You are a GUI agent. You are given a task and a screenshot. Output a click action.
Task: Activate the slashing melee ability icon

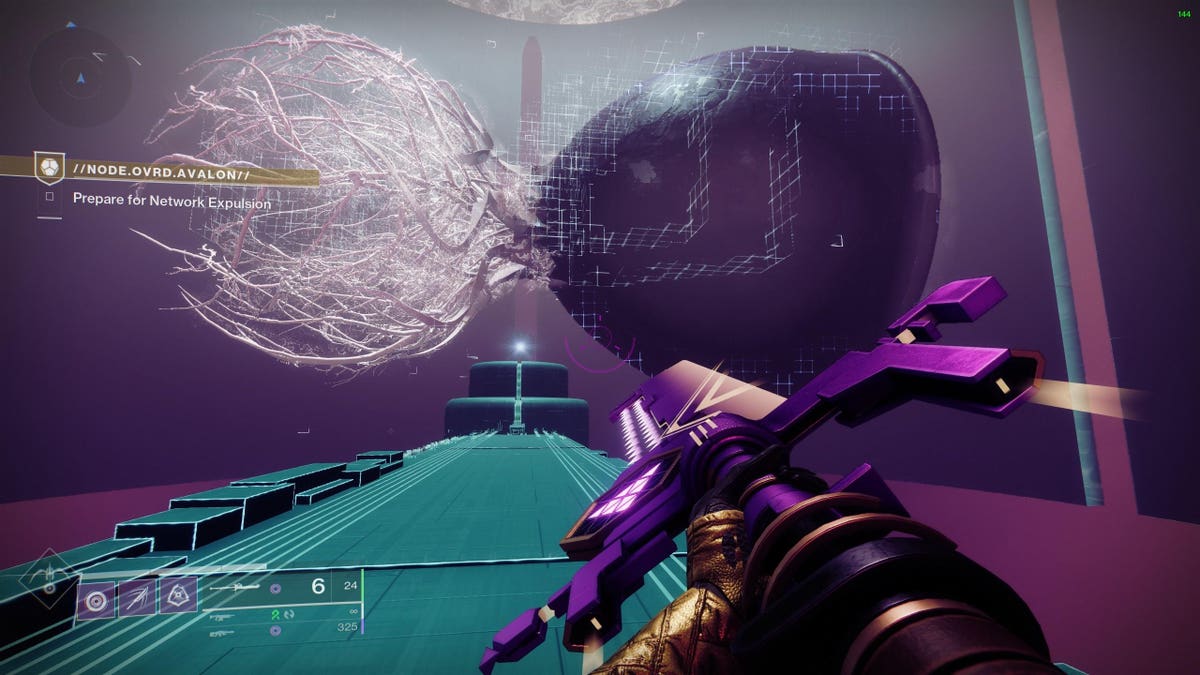pos(138,597)
